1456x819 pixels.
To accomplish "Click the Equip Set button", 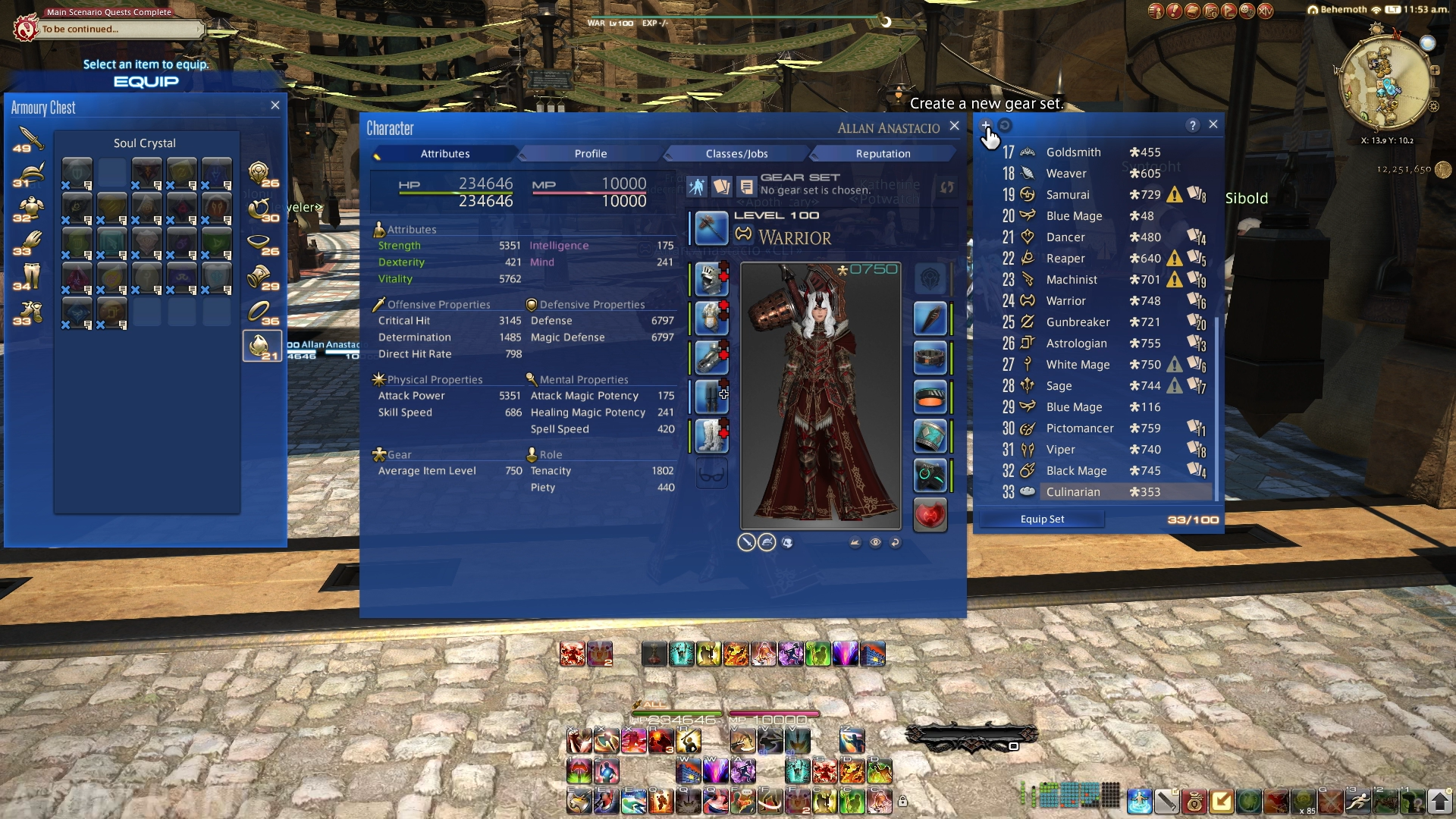I will pos(1042,519).
